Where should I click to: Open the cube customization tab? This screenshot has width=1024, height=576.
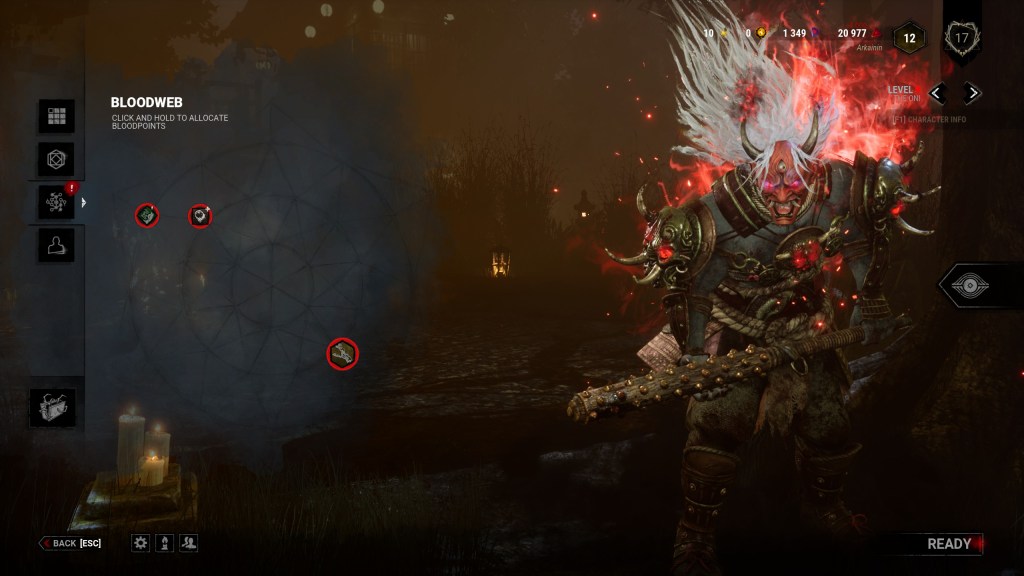click(x=56, y=159)
